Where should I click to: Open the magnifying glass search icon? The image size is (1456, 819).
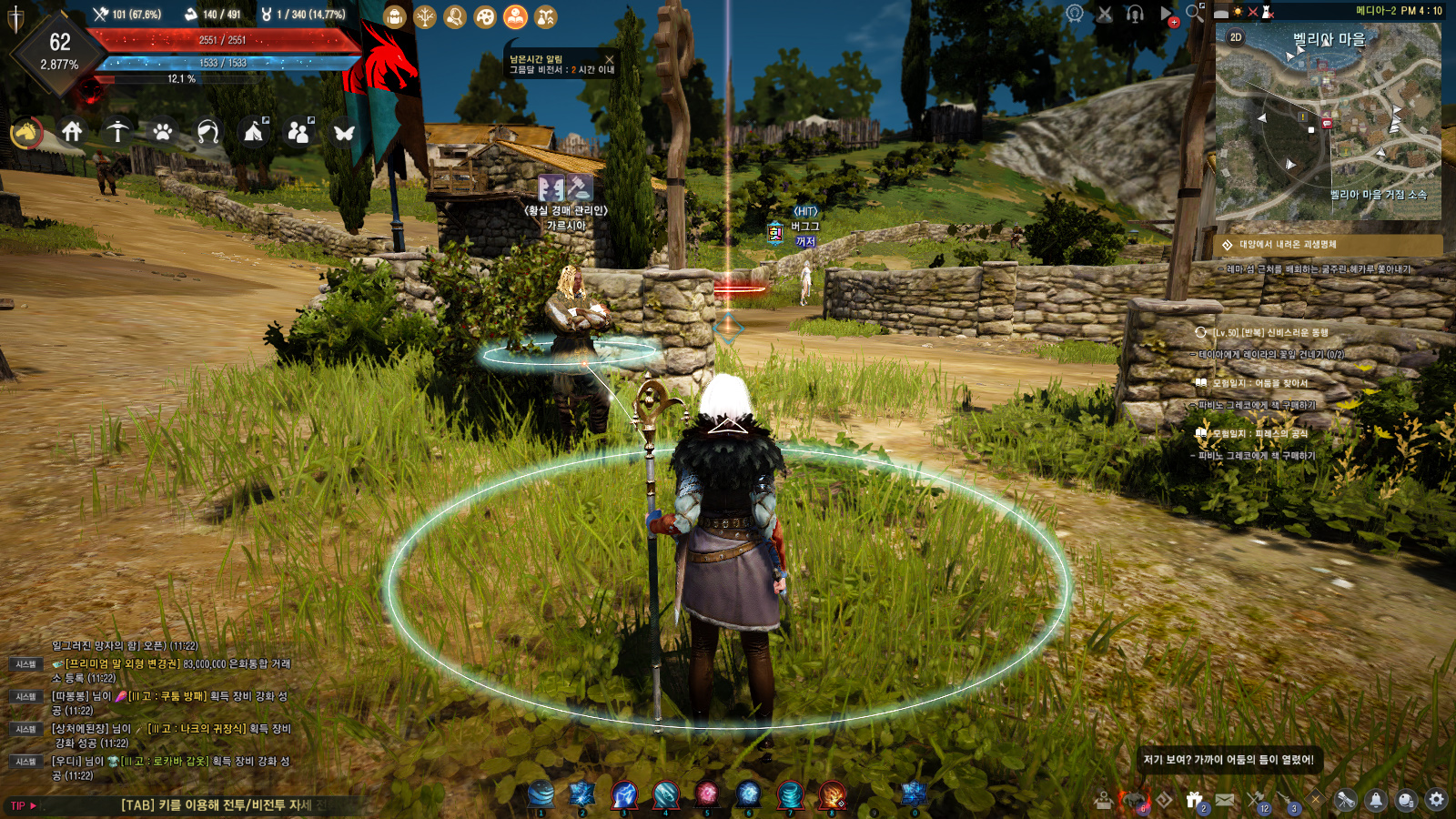point(1195,13)
